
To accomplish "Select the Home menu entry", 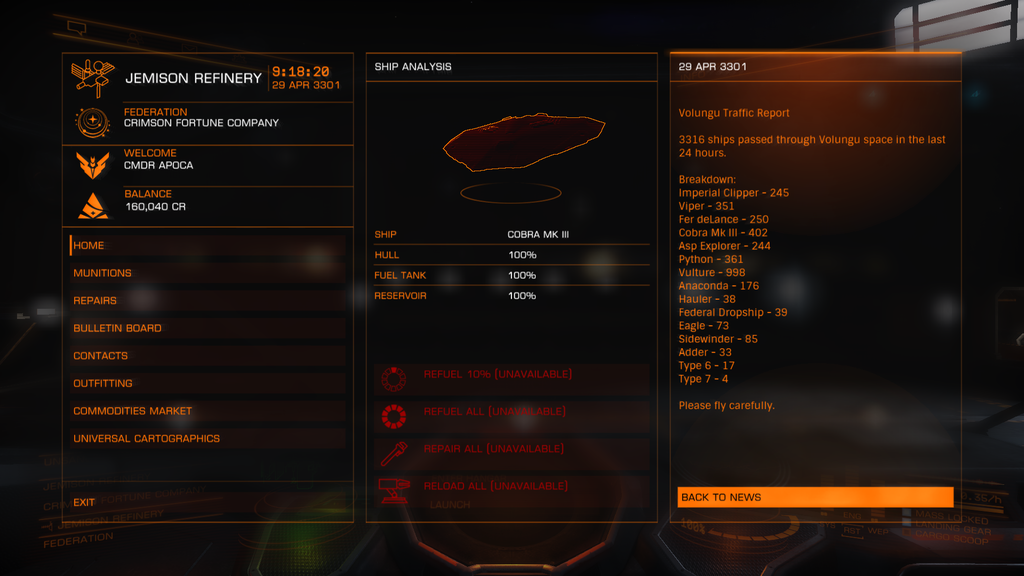I will [x=90, y=245].
